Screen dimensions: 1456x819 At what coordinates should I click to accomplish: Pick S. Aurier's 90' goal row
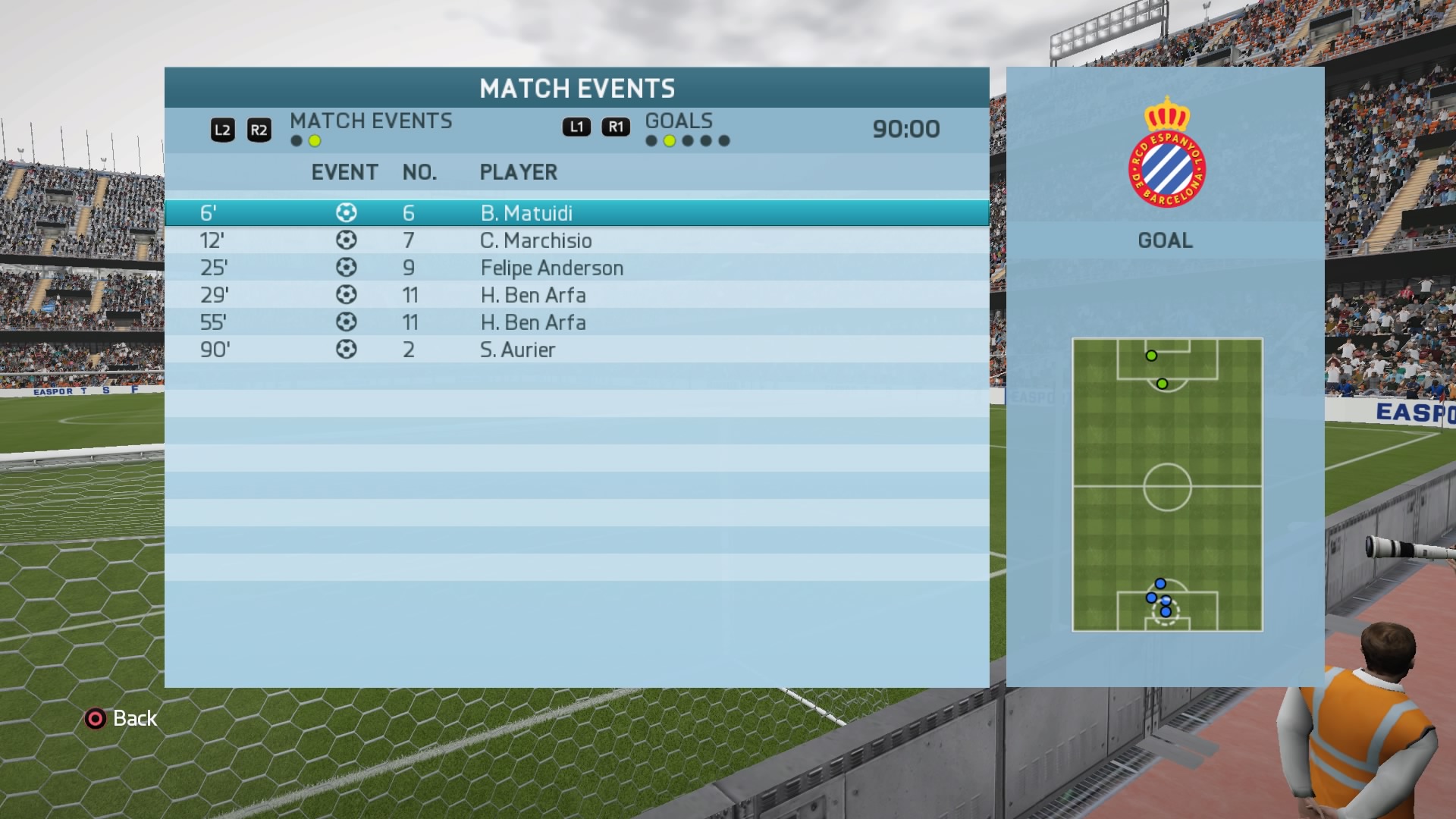pyautogui.click(x=576, y=350)
